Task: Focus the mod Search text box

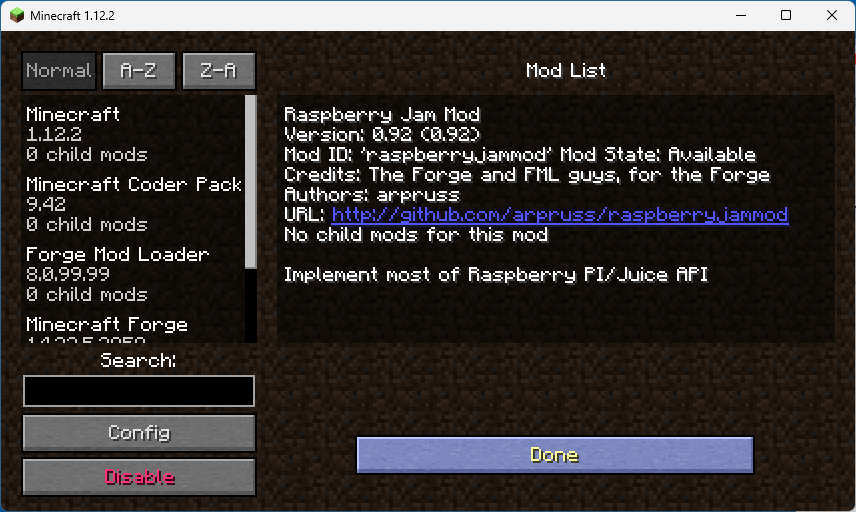Action: click(x=139, y=391)
